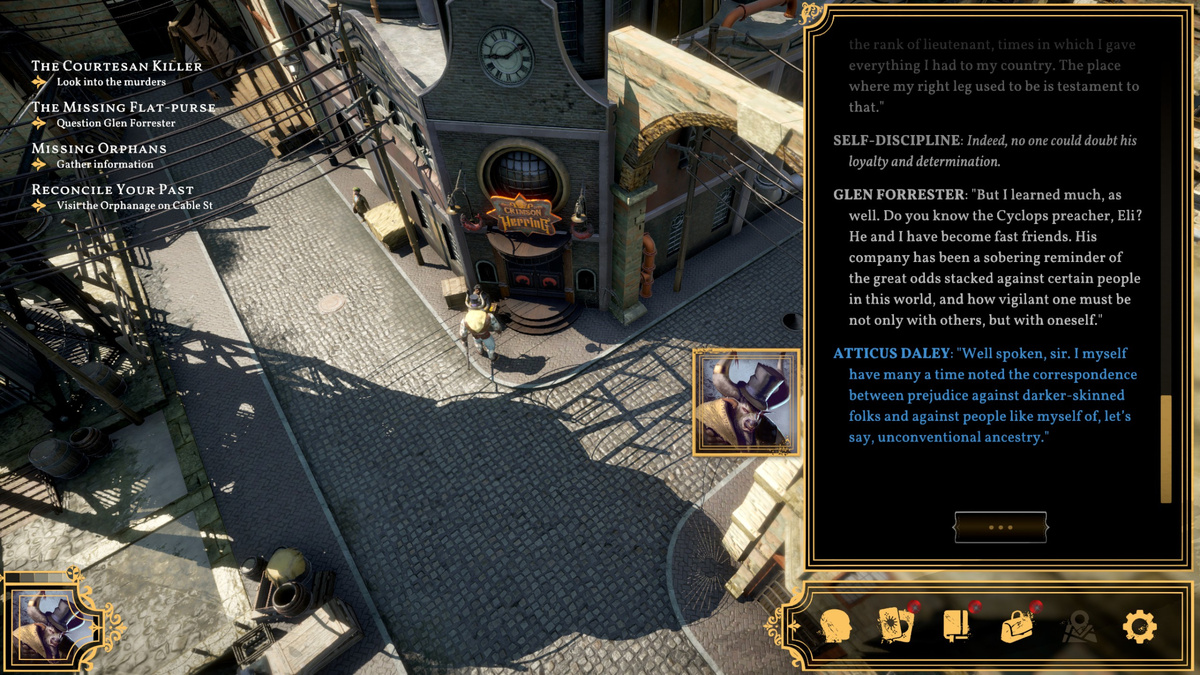Screen dimensions: 1200x675
Task: Open the greyed-out map icon
Action: coord(1079,627)
